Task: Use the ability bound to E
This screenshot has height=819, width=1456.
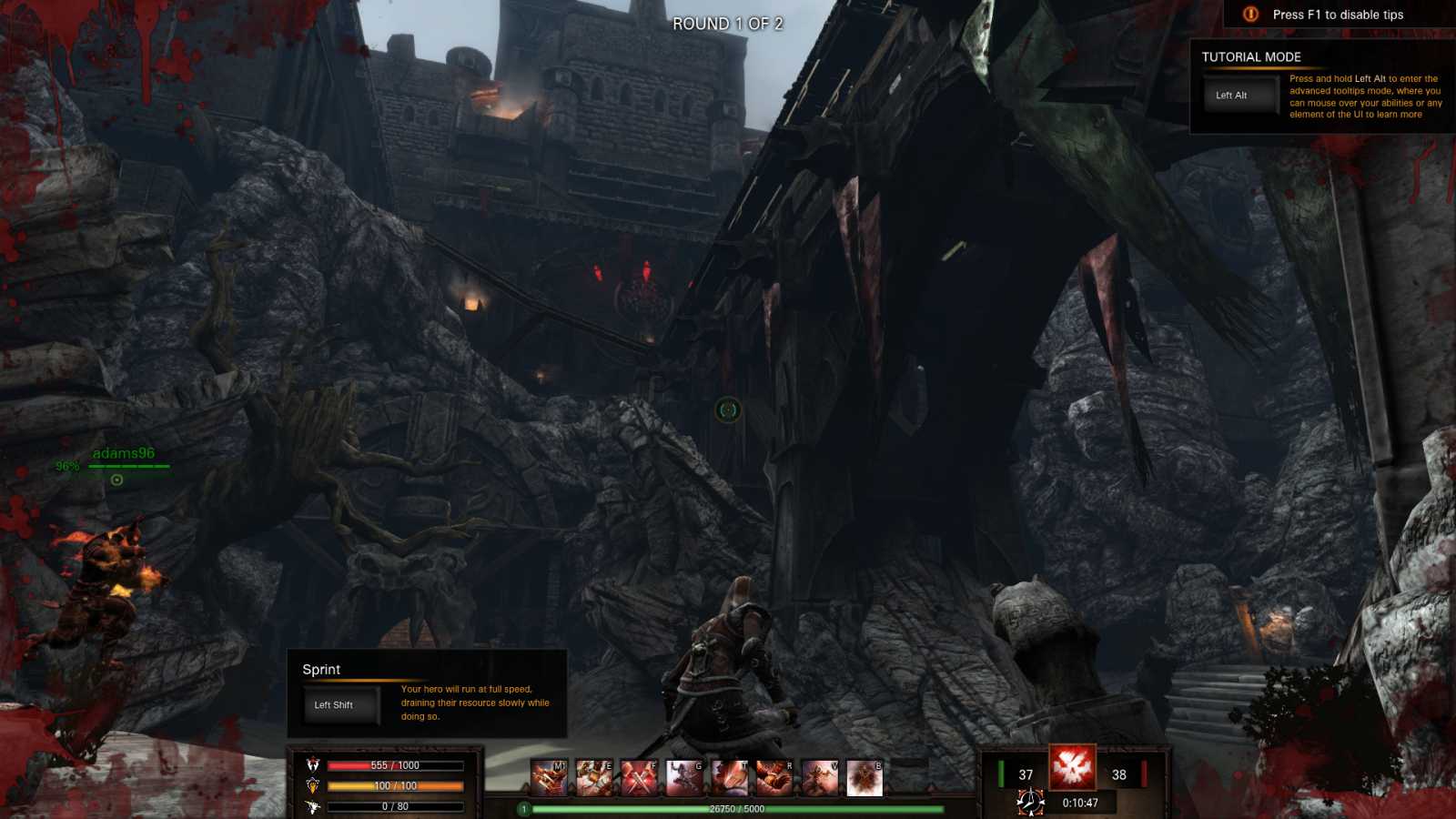Action: pos(594,778)
